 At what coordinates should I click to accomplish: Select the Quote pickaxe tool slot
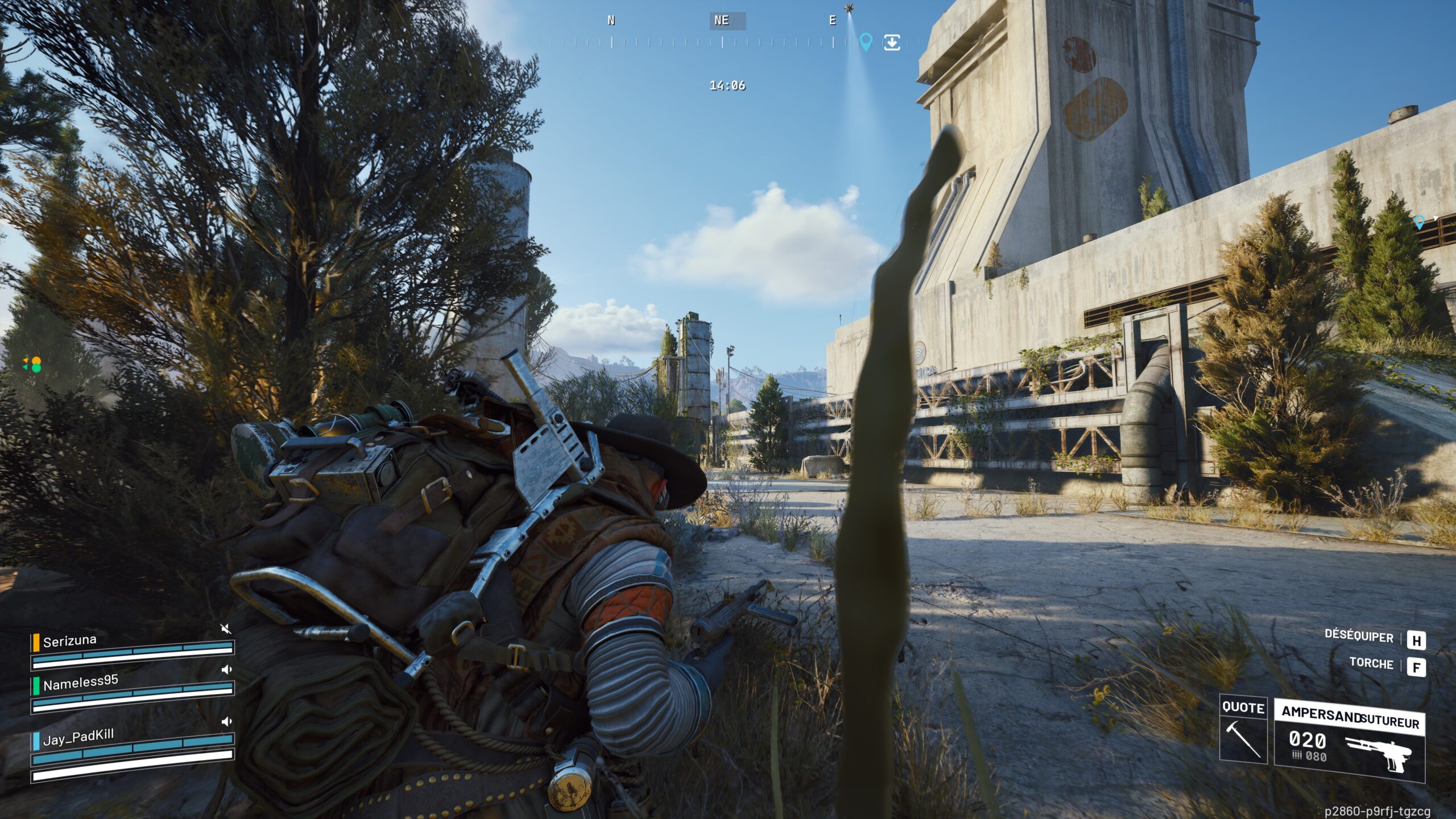(x=1243, y=730)
